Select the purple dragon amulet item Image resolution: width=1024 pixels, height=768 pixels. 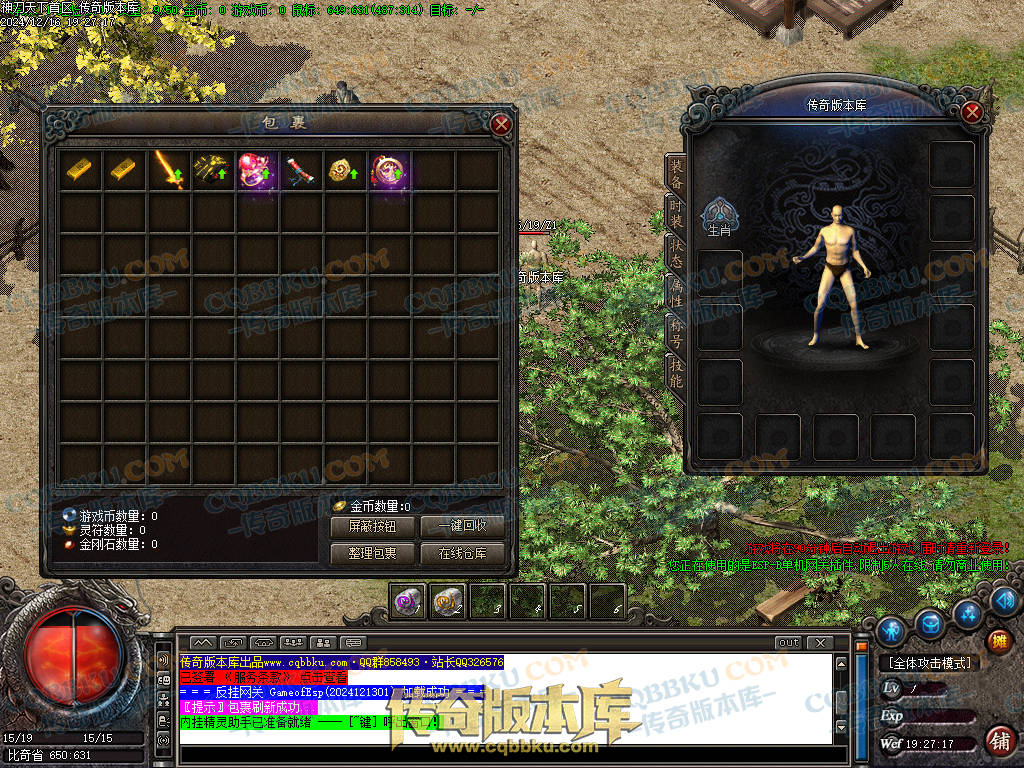387,170
